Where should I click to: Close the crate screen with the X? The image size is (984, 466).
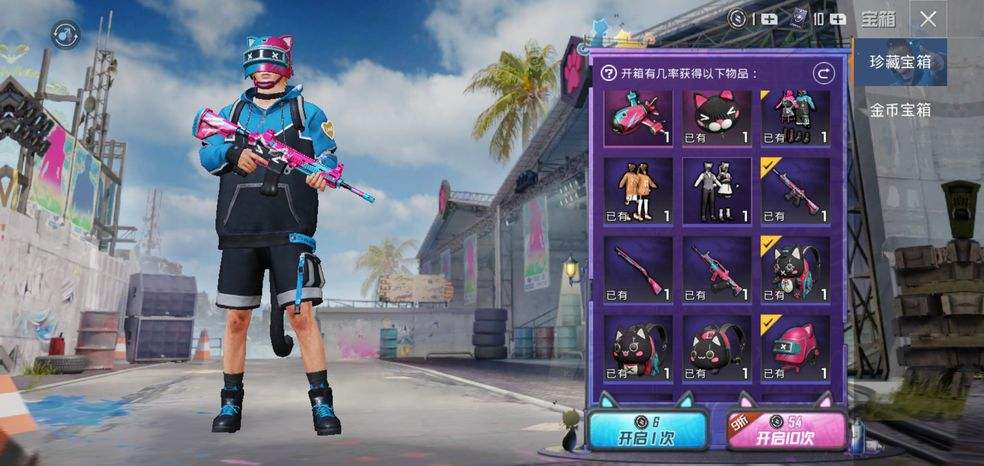[929, 18]
